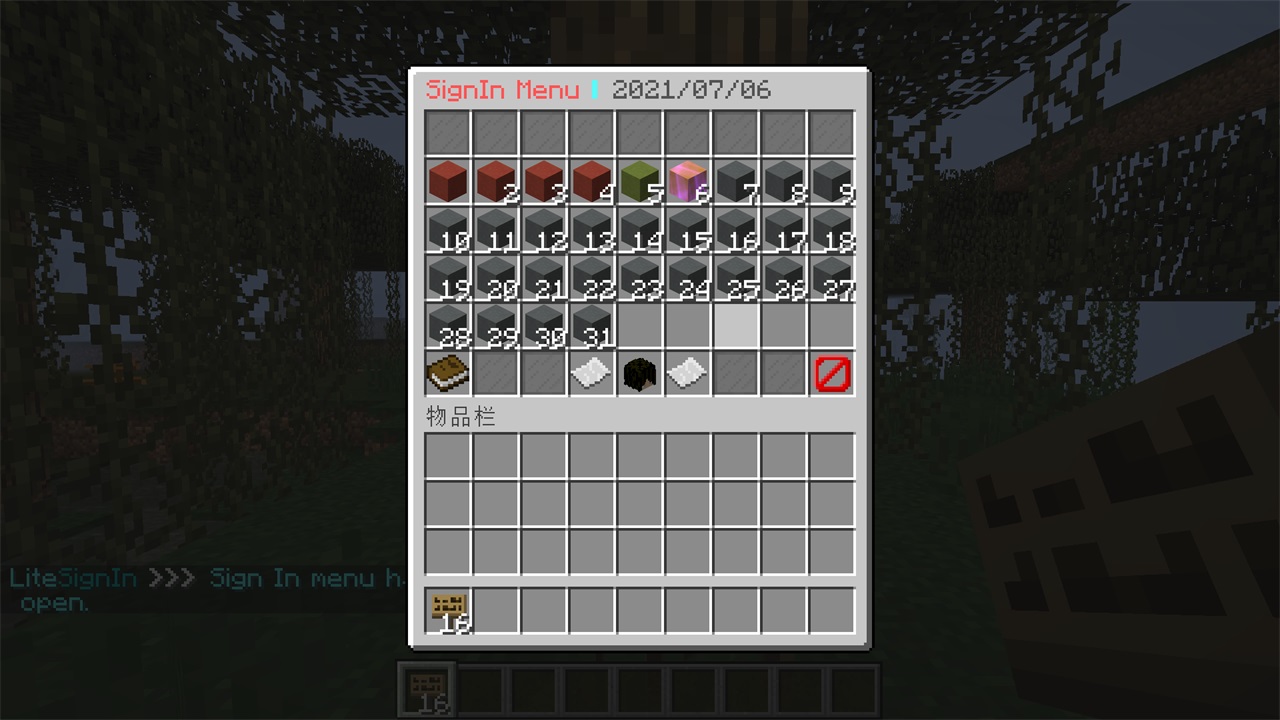Click the day 27 gray block
1280x720 pixels.
[x=832, y=278]
